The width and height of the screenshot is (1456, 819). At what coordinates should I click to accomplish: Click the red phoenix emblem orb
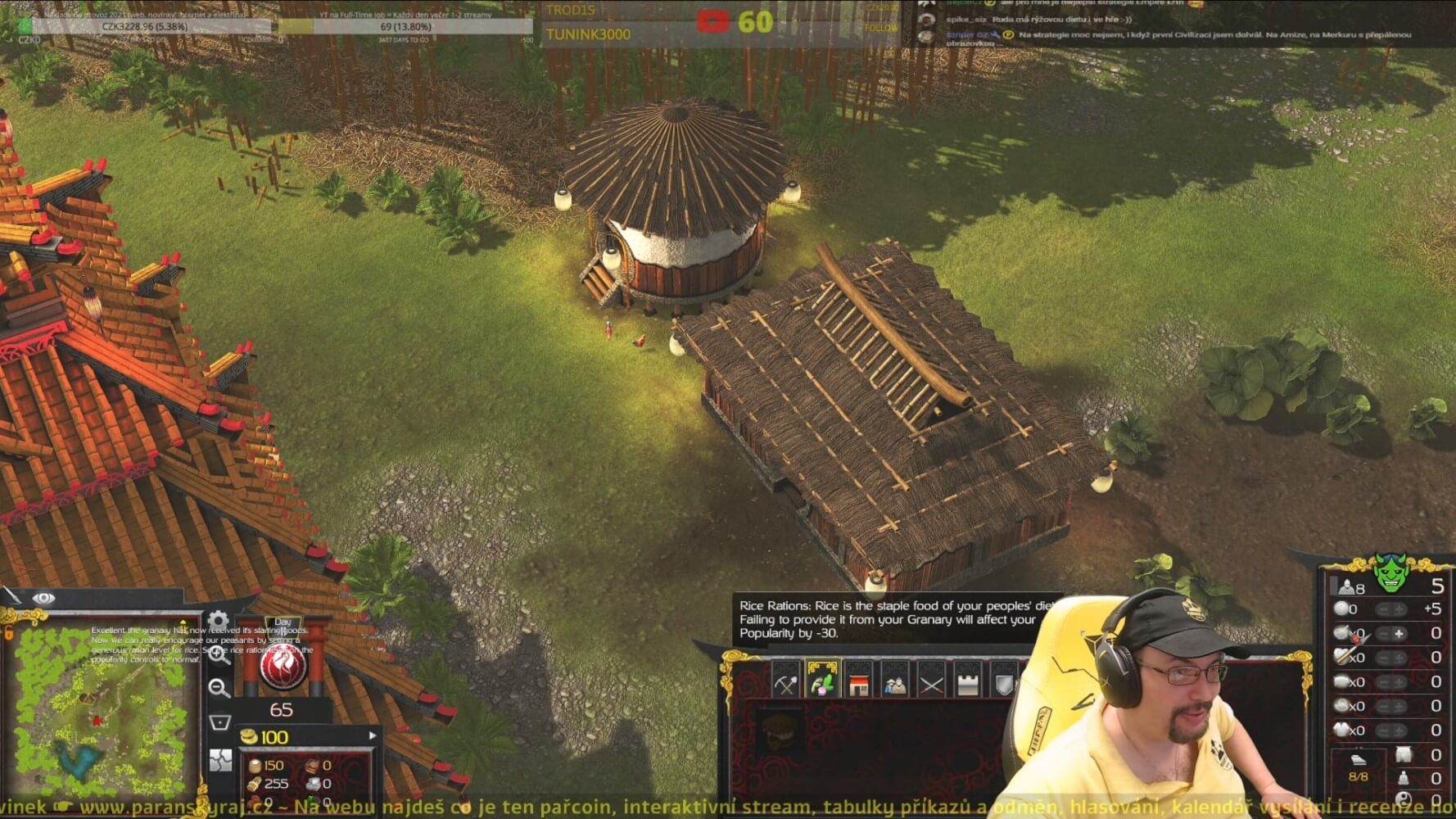pos(283,667)
